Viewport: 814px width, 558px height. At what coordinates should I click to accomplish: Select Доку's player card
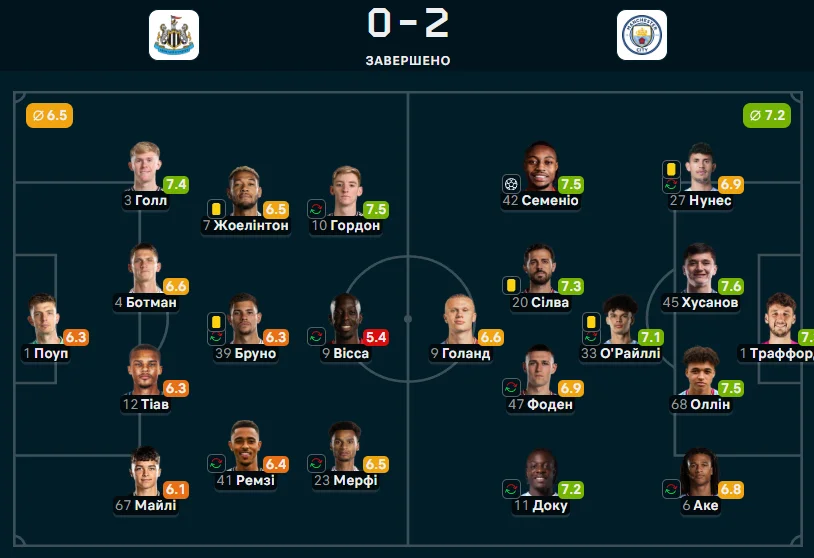point(540,472)
